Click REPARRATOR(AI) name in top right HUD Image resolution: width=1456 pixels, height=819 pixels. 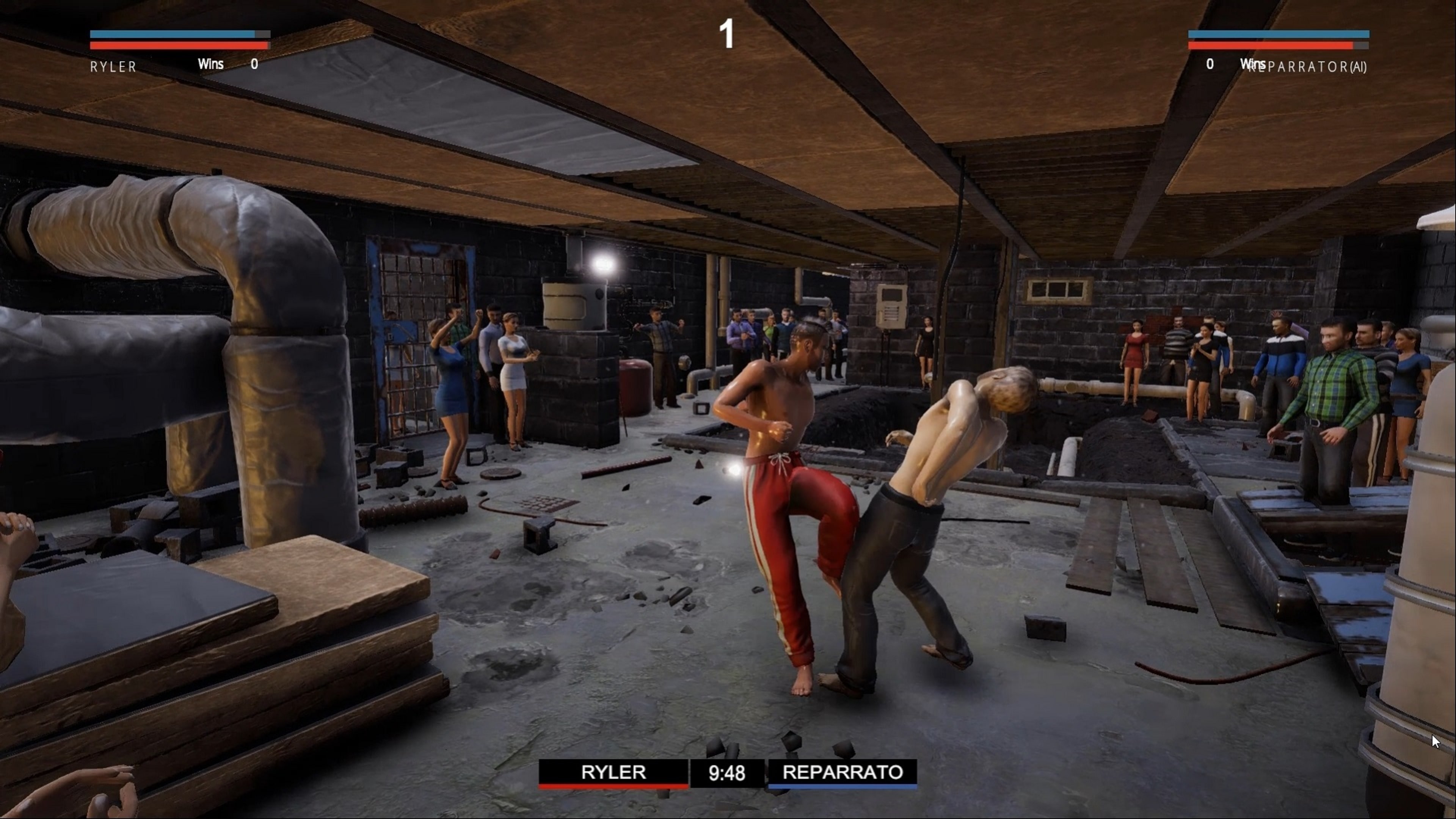(1309, 67)
